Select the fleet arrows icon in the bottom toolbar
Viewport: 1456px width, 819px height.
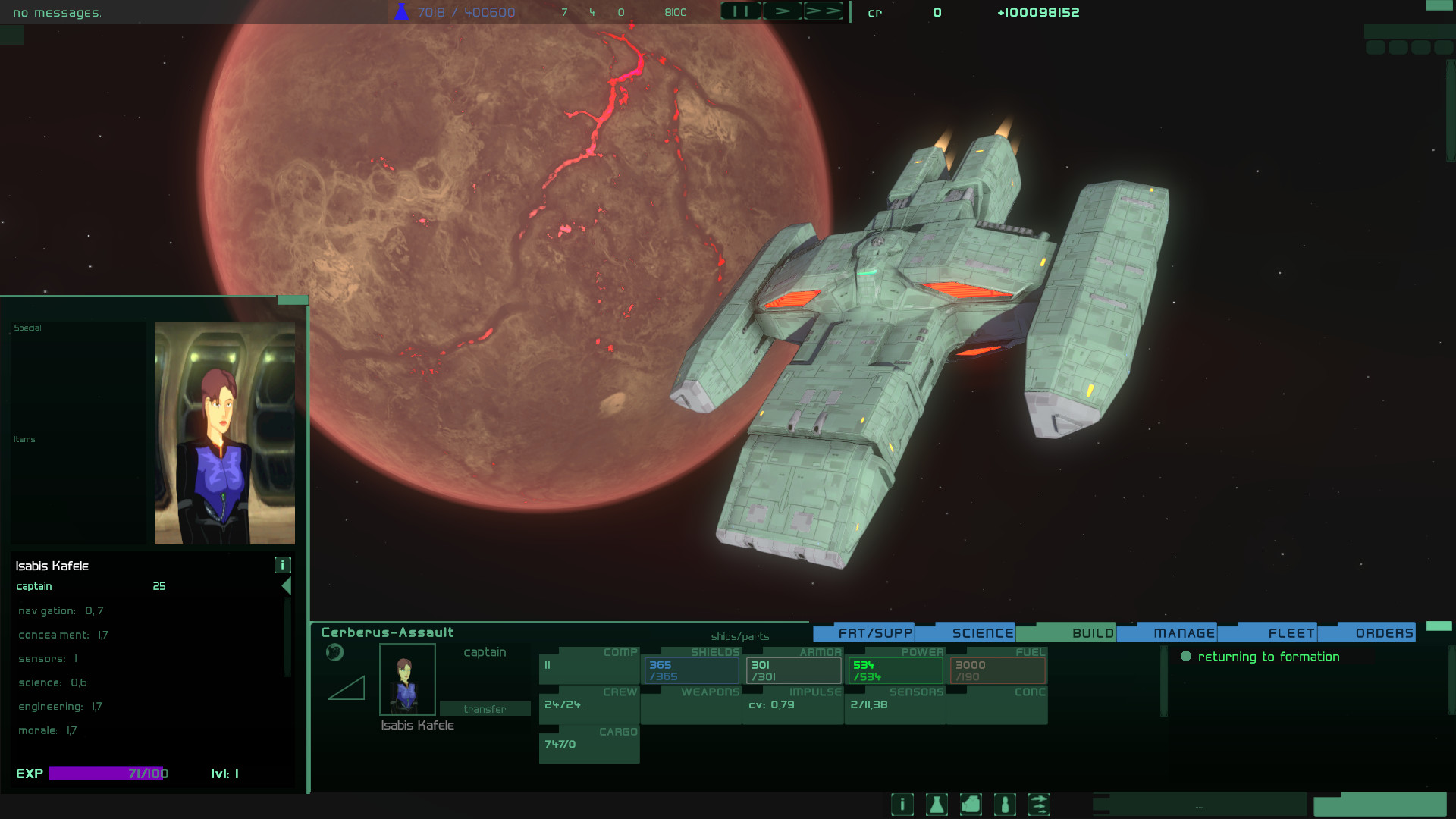tap(1040, 805)
